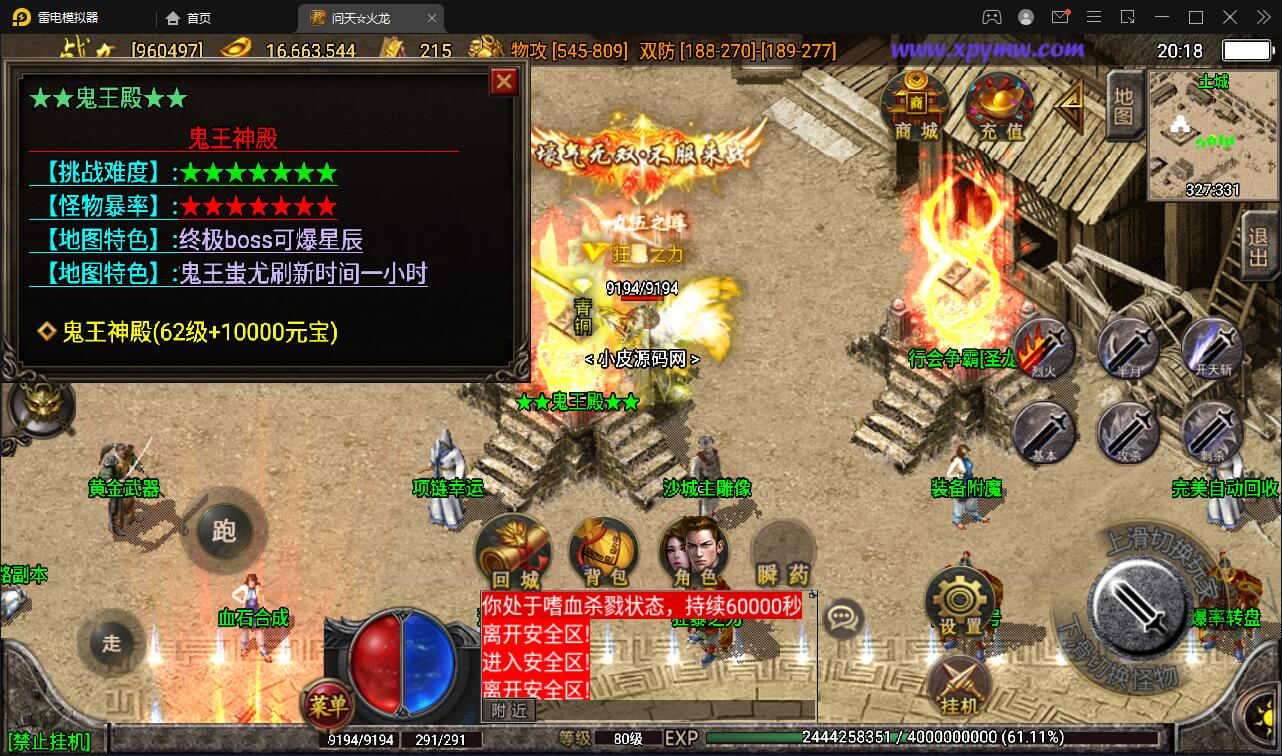Toggle 走 walk movement mode
Image resolution: width=1282 pixels, height=756 pixels.
coord(111,643)
